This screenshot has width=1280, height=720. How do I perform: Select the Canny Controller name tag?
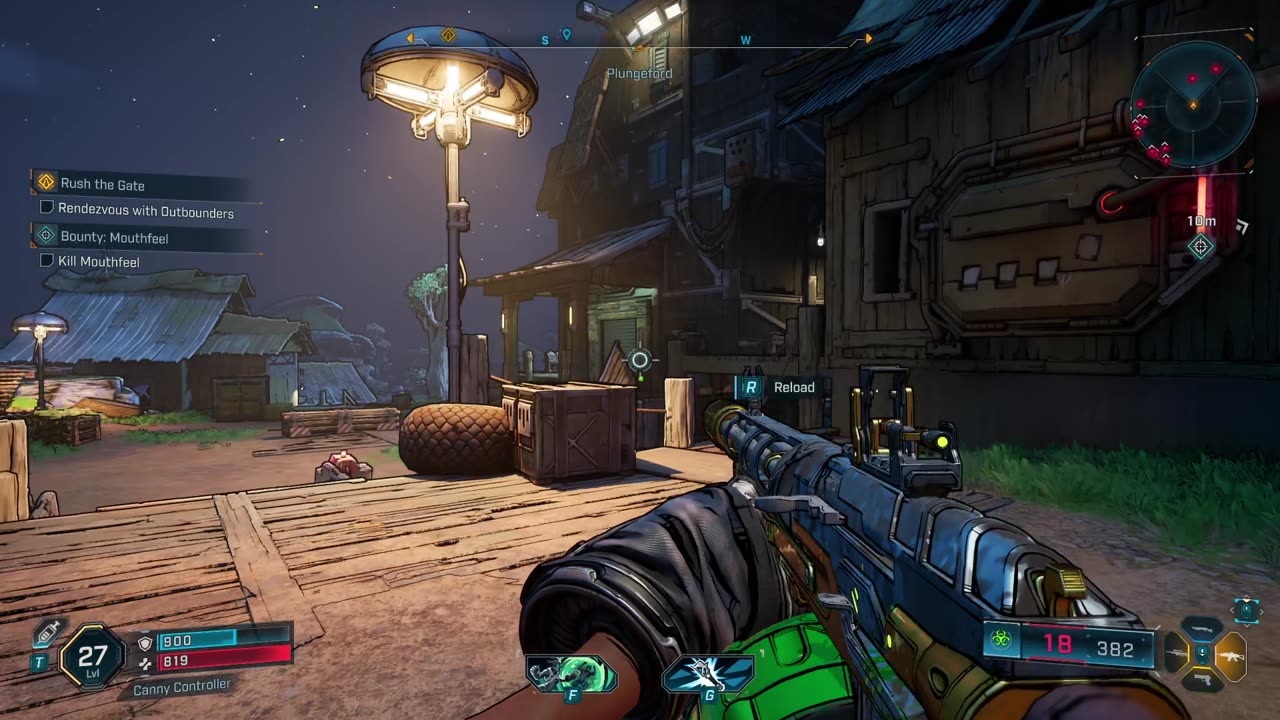[x=182, y=686]
